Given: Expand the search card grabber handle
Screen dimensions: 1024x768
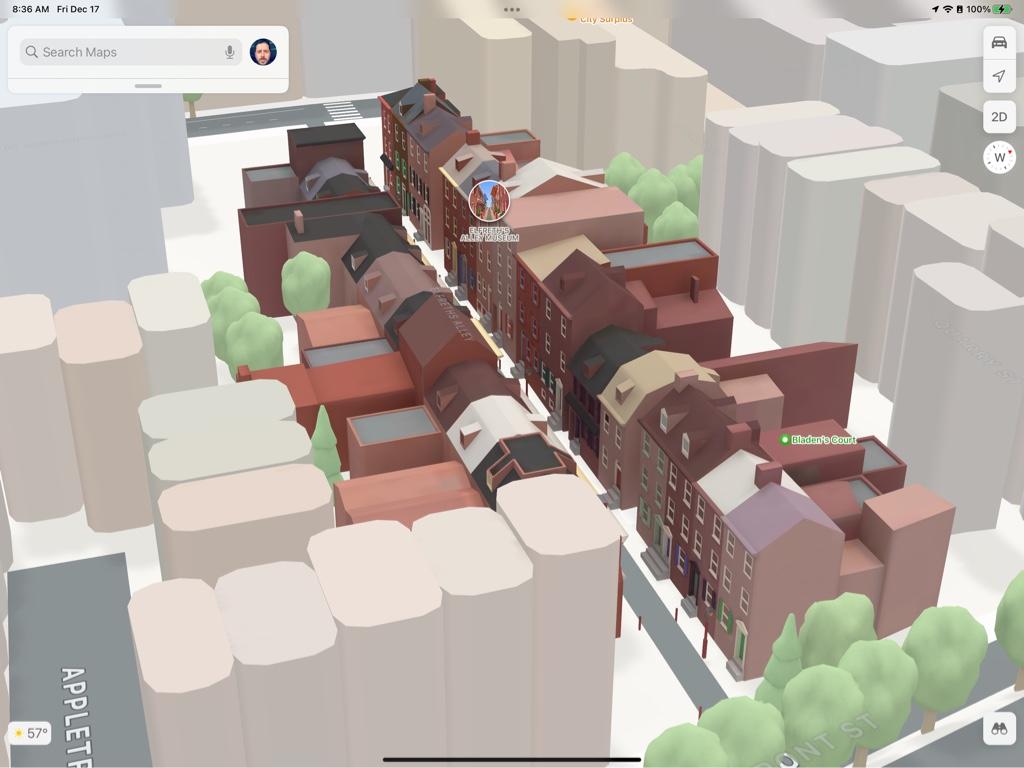Looking at the screenshot, I should [148, 86].
